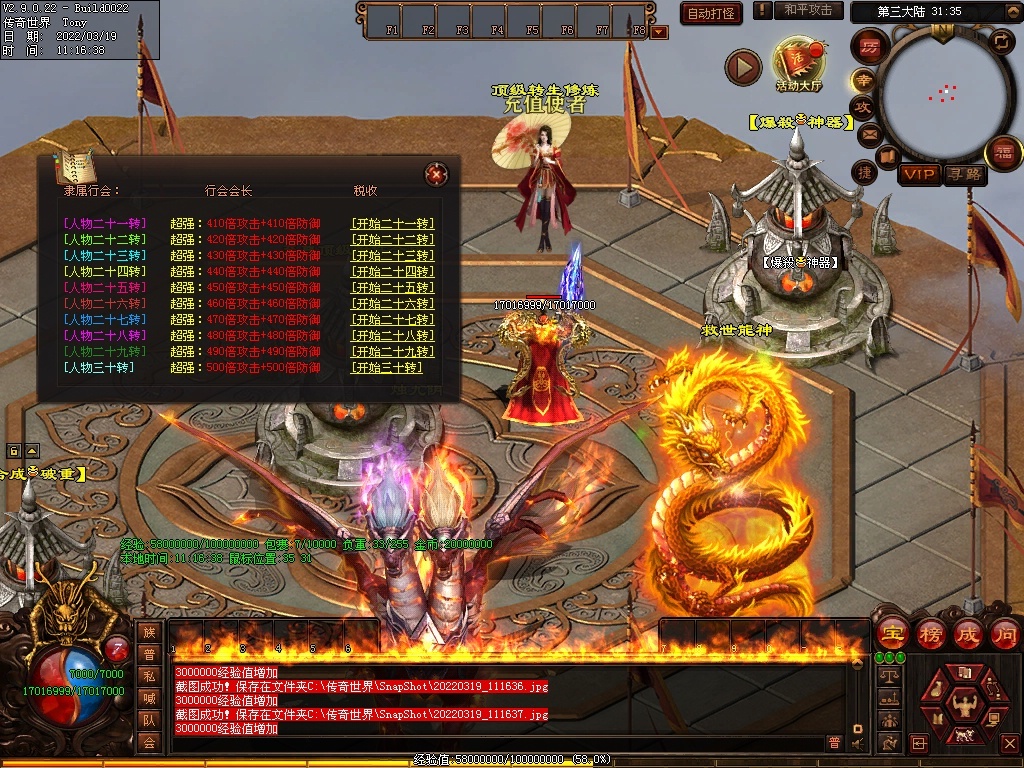Click the round play arrow button
This screenshot has height=768, width=1024.
click(x=743, y=67)
